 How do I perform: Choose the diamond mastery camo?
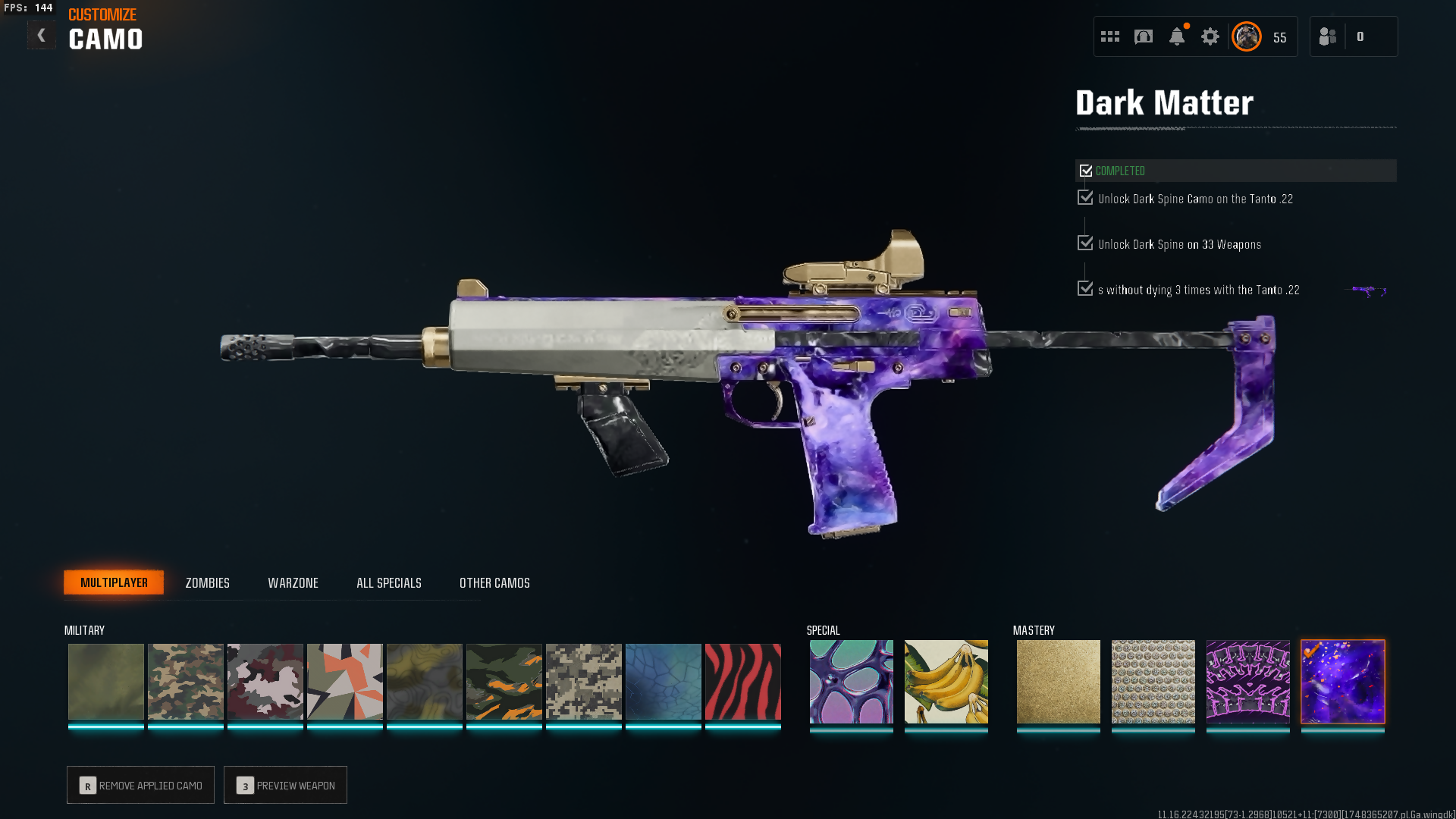(x=1153, y=682)
